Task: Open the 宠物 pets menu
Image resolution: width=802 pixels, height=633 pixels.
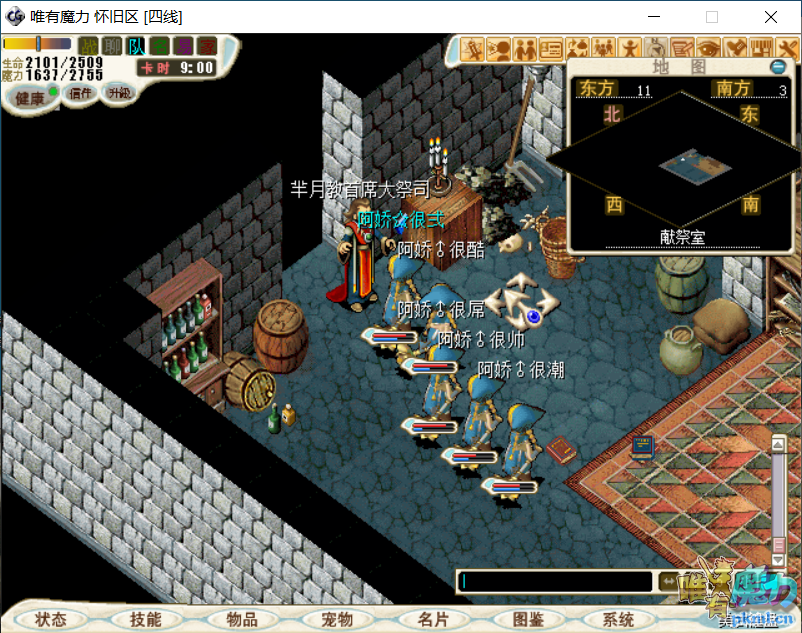Action: click(x=336, y=620)
